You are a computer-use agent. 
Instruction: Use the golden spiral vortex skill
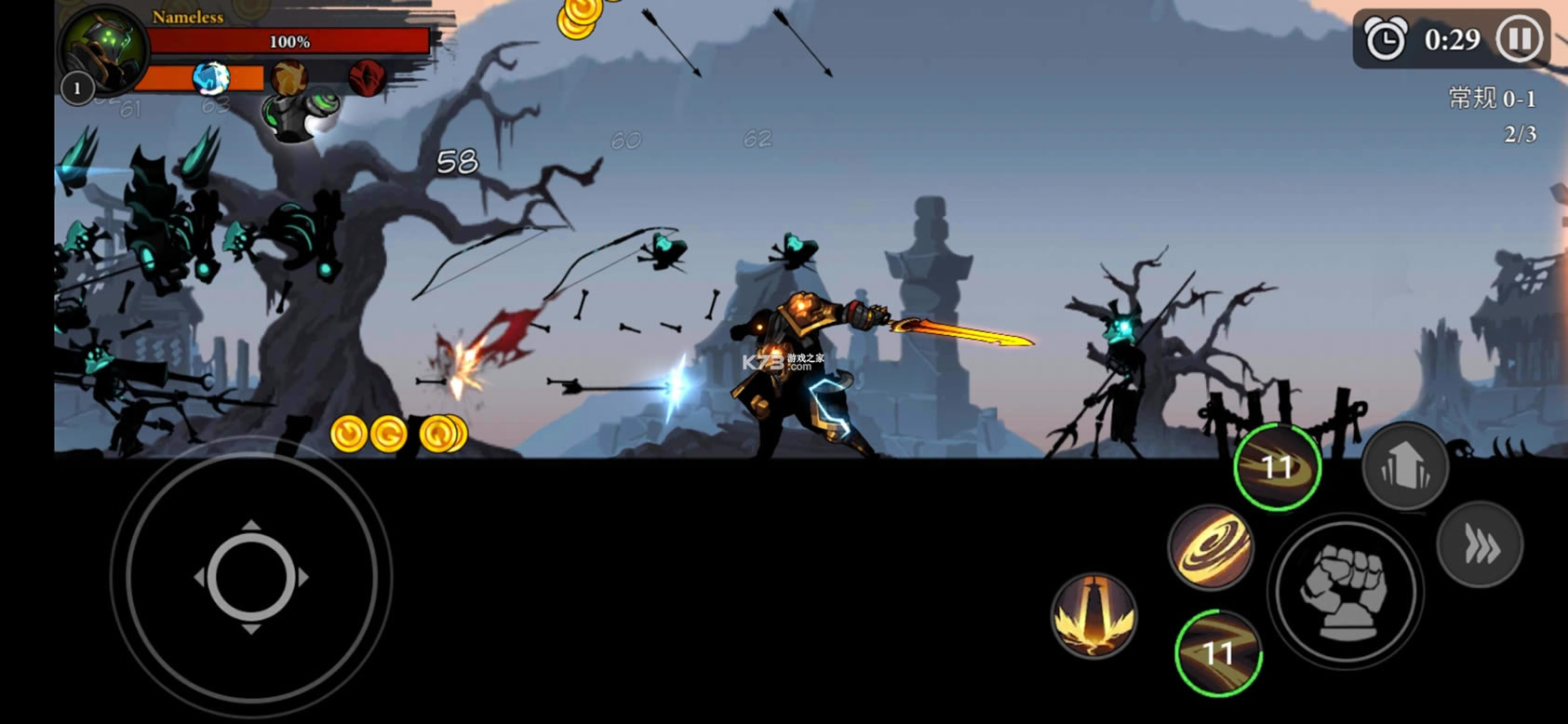1211,548
